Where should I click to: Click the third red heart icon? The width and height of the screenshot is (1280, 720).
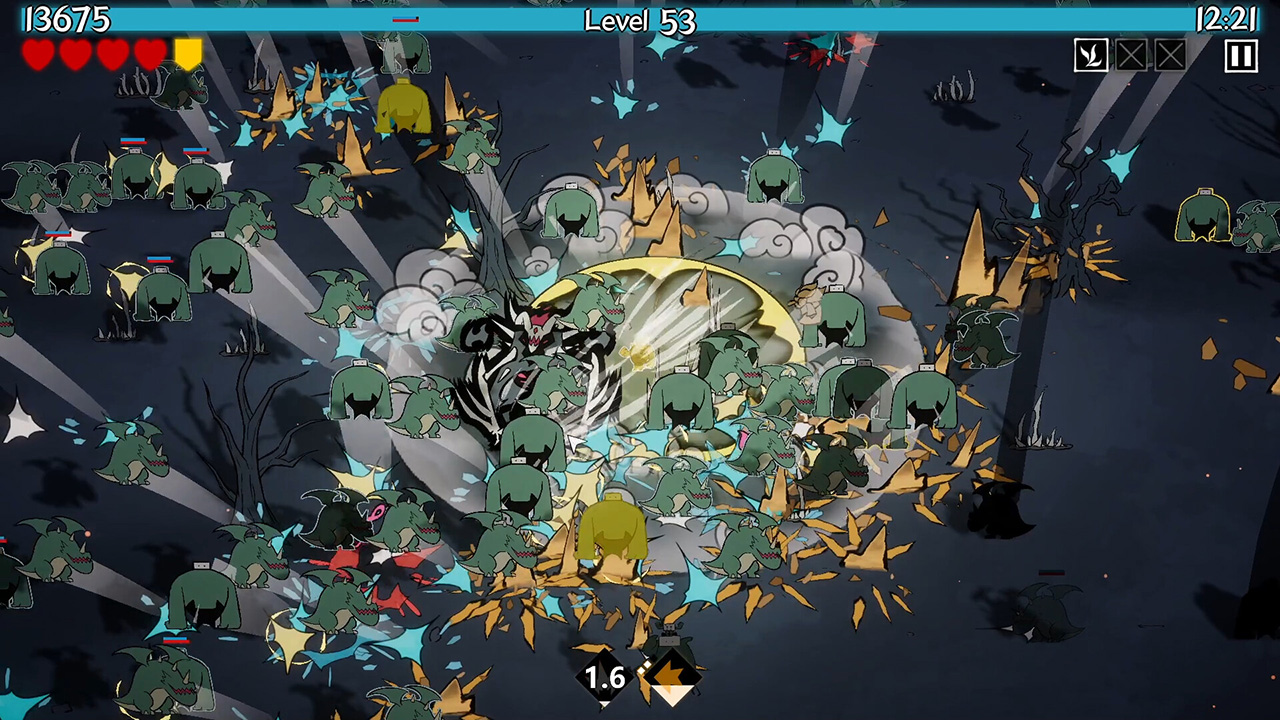click(113, 55)
